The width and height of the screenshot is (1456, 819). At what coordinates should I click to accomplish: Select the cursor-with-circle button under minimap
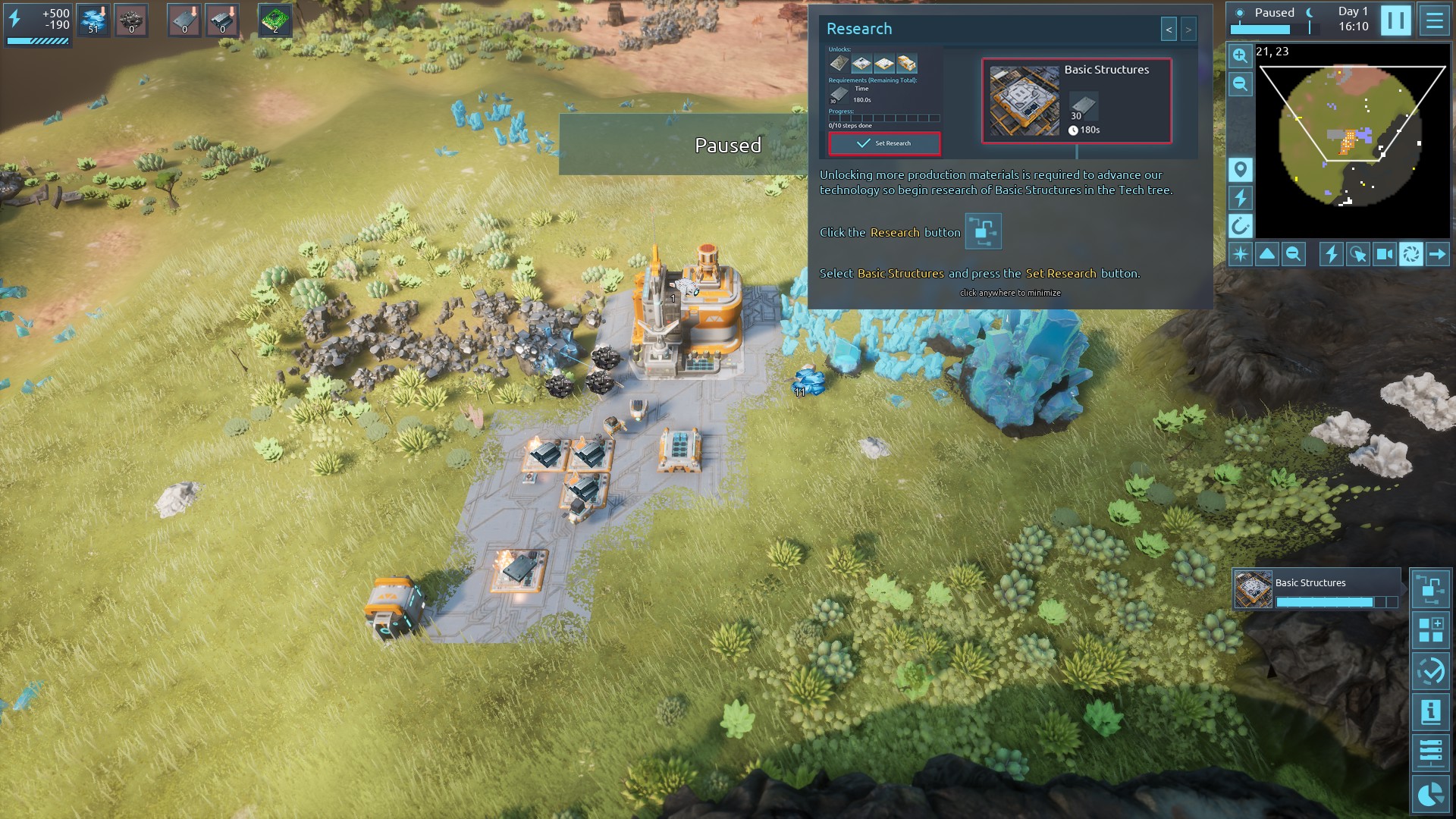coord(1357,254)
